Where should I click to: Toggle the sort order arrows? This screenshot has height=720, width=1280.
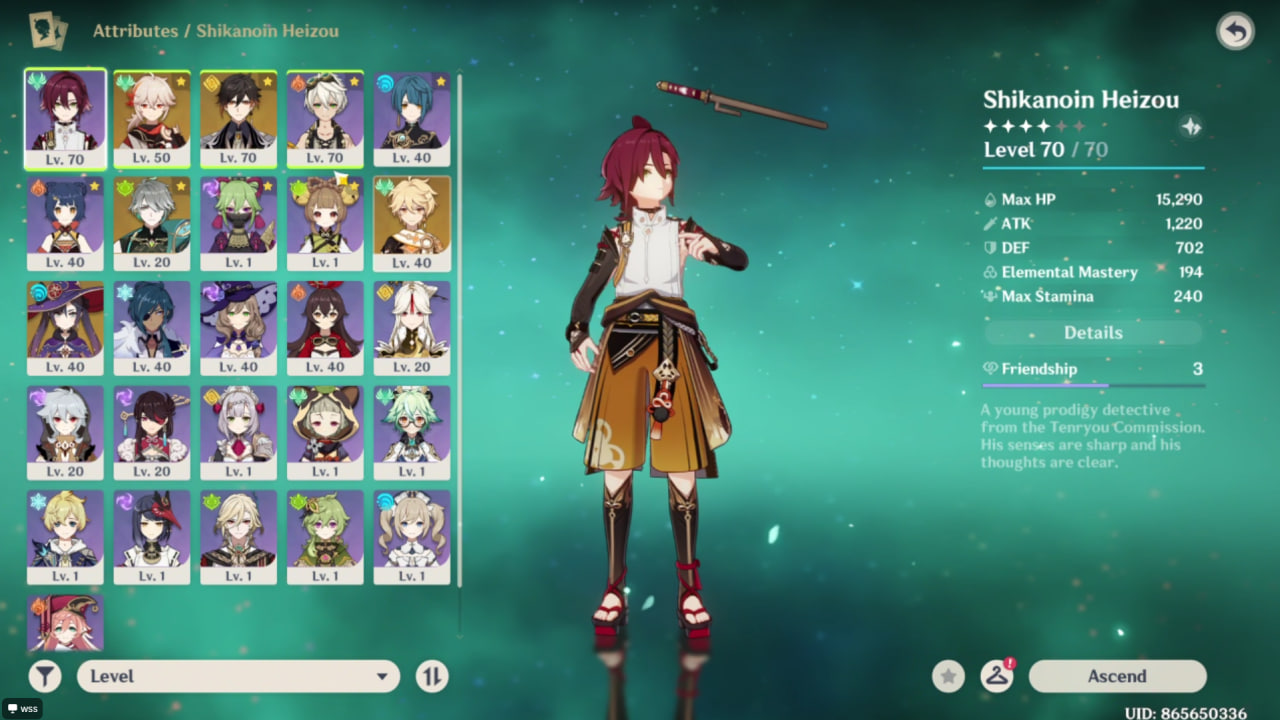(432, 676)
